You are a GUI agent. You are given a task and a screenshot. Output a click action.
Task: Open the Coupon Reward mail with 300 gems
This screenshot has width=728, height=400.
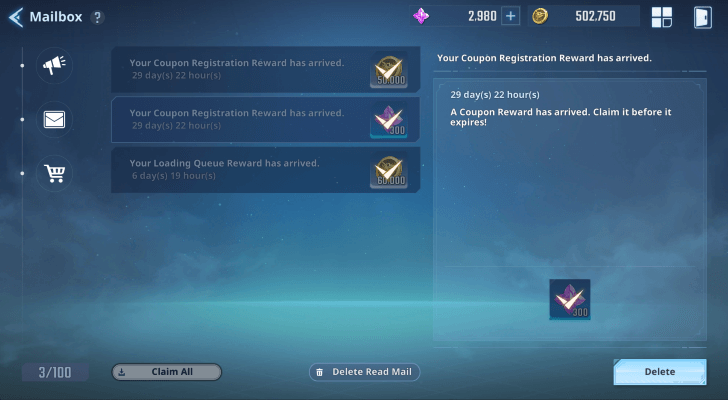click(x=265, y=119)
